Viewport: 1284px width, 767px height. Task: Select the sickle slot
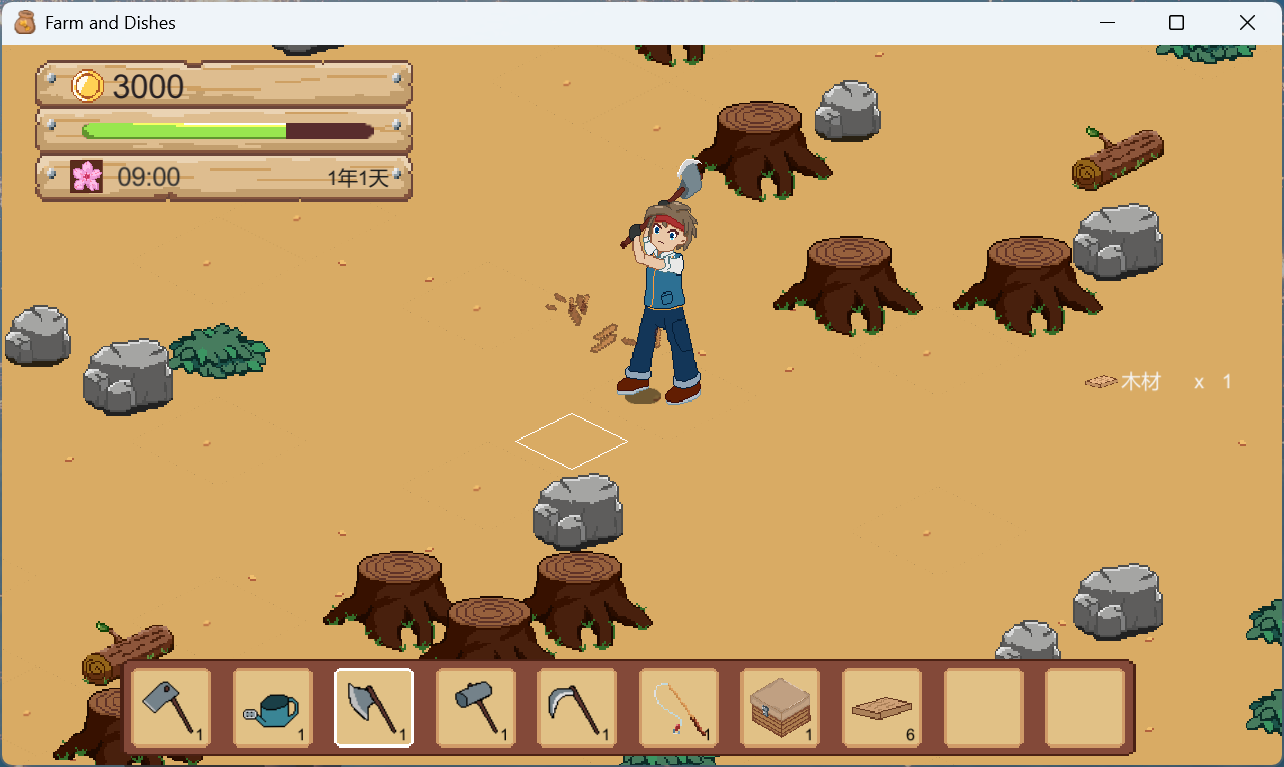tap(577, 708)
